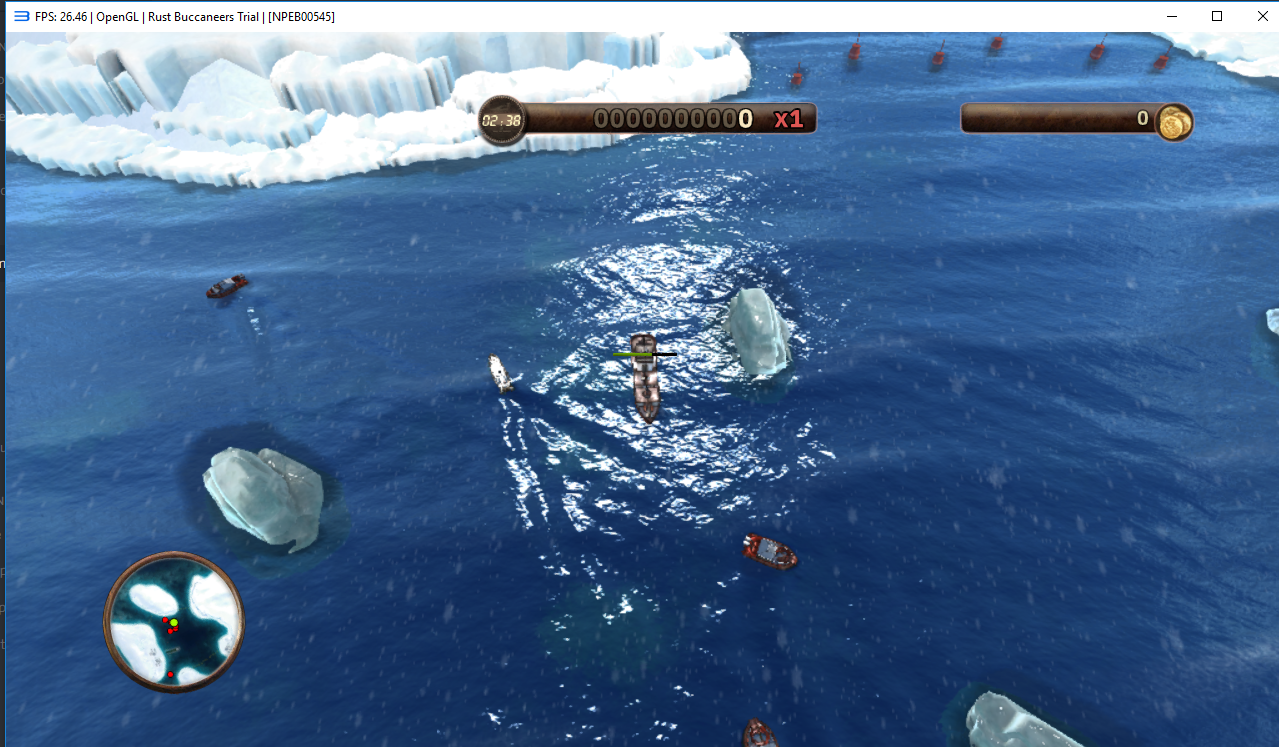Close the emulator window

[1260, 16]
